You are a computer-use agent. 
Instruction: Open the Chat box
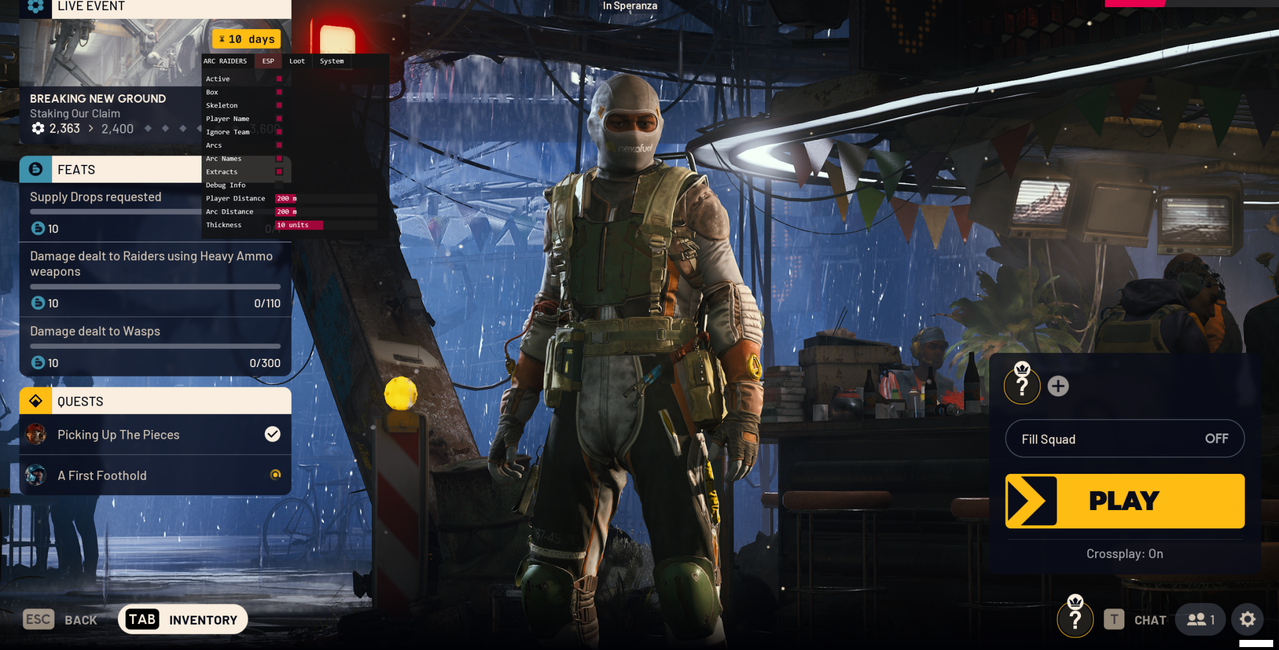tap(1136, 620)
